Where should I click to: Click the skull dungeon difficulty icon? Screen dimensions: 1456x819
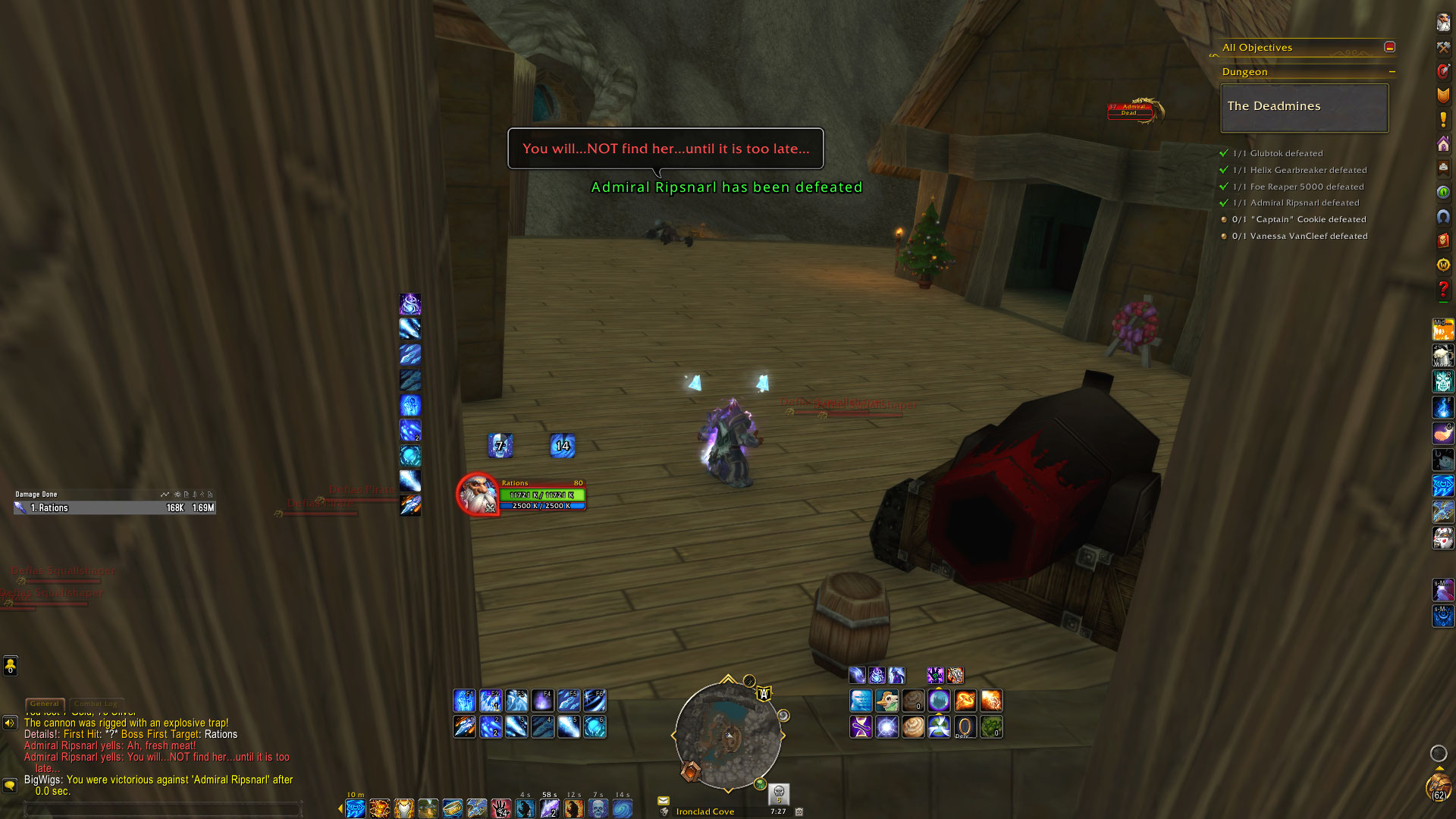[x=779, y=793]
